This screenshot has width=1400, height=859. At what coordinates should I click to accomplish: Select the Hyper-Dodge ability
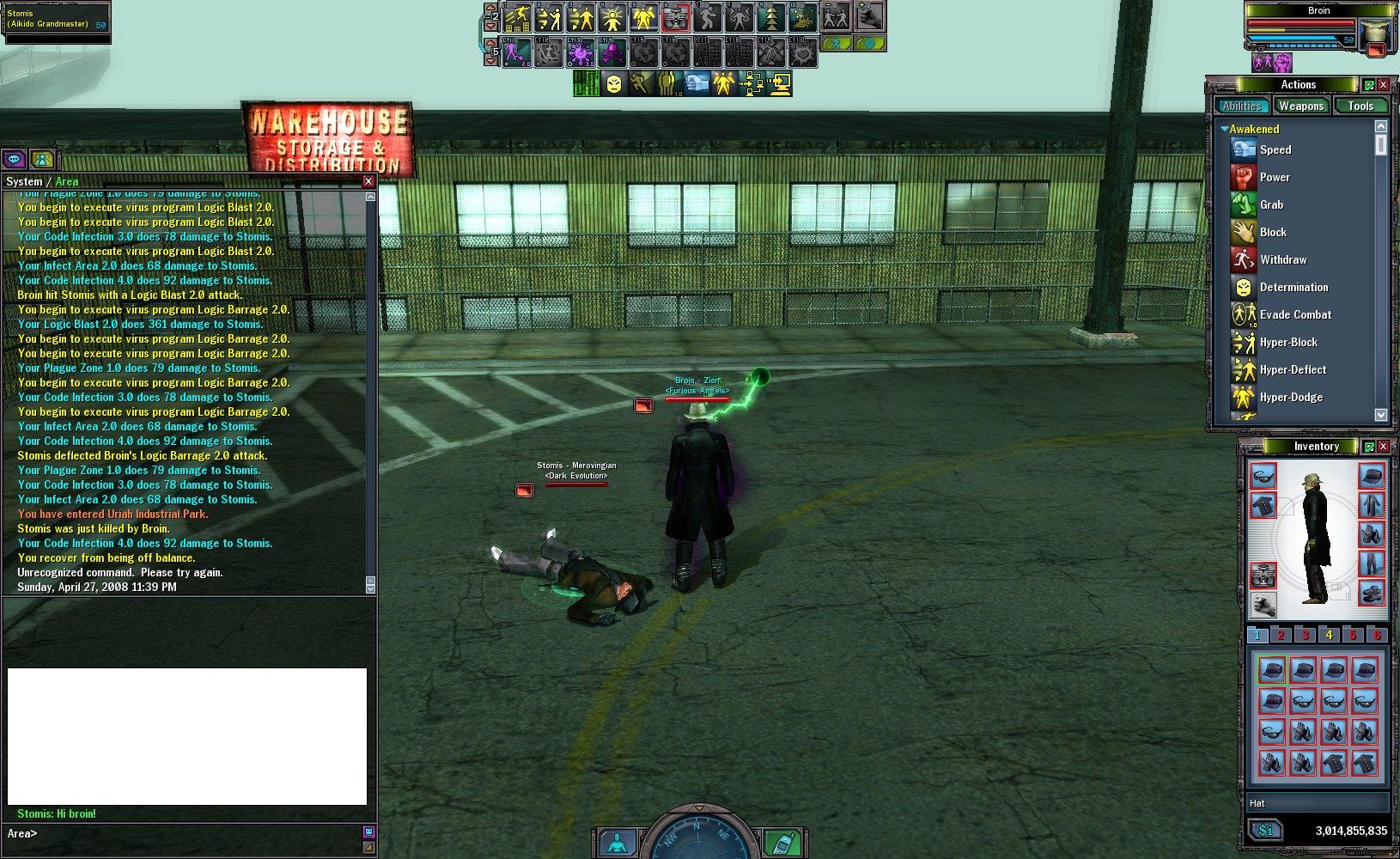coord(1290,397)
